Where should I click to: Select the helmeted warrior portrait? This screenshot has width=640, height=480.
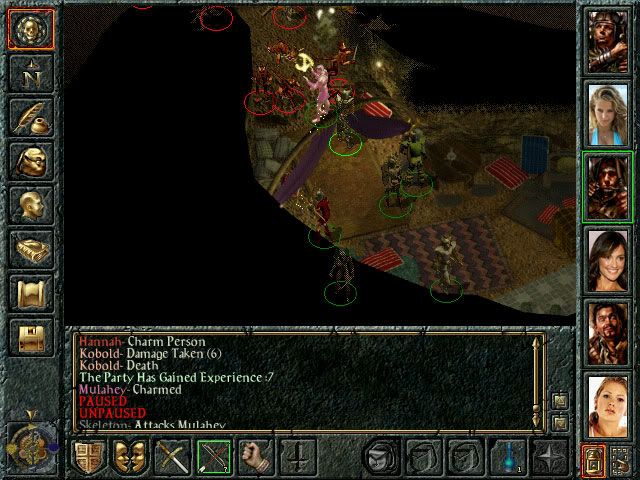[x=608, y=39]
